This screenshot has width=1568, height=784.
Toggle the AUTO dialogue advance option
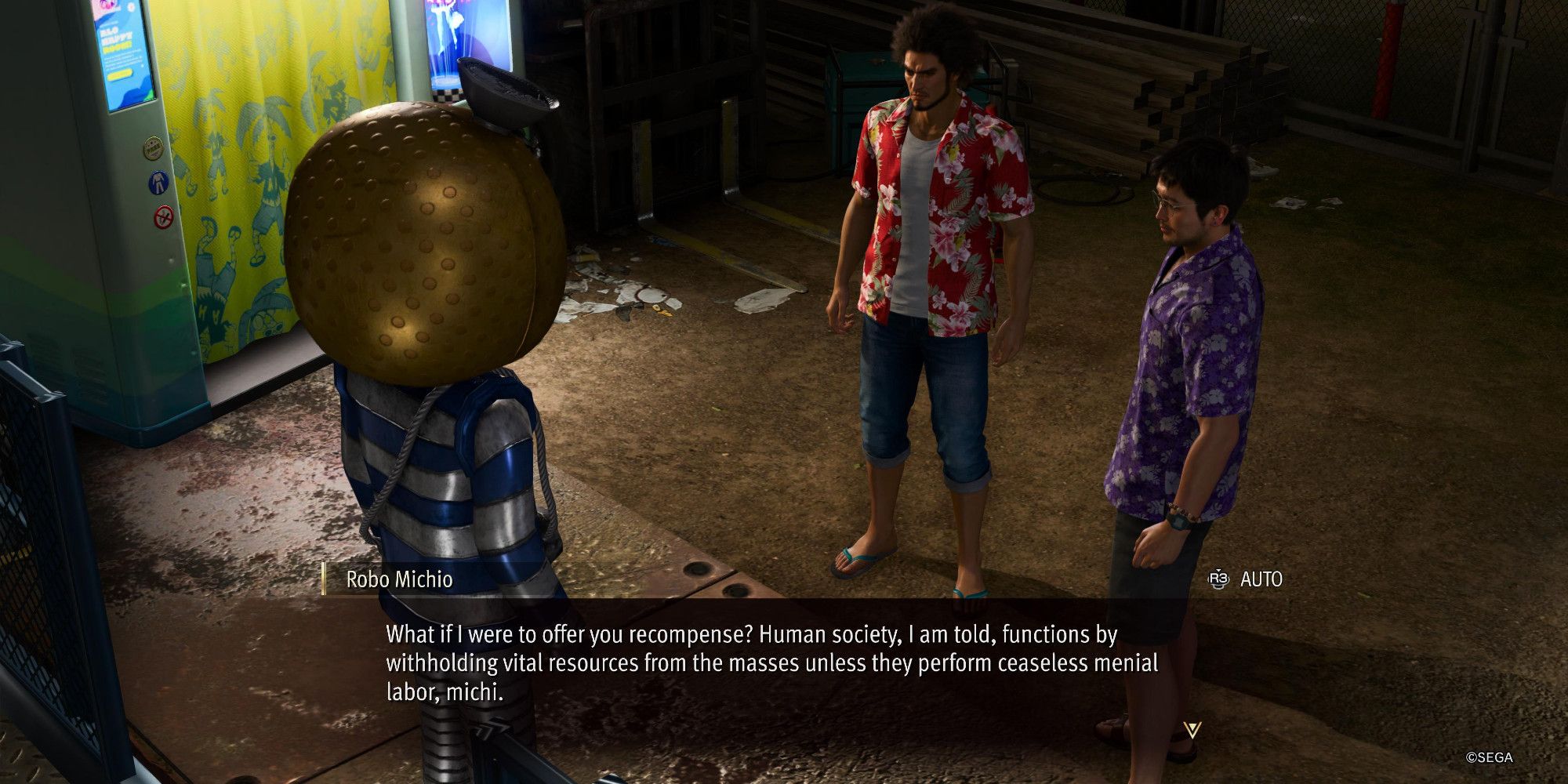click(1246, 579)
